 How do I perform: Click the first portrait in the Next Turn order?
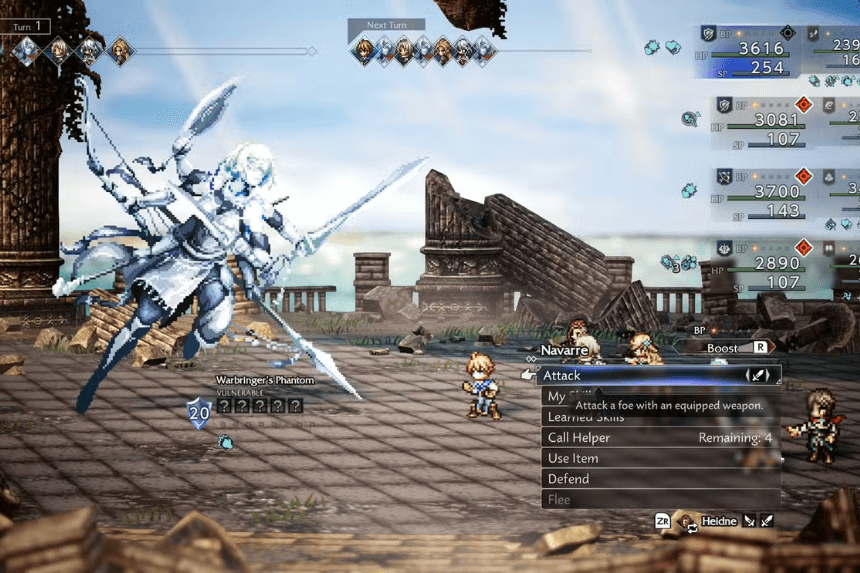pyautogui.click(x=364, y=50)
